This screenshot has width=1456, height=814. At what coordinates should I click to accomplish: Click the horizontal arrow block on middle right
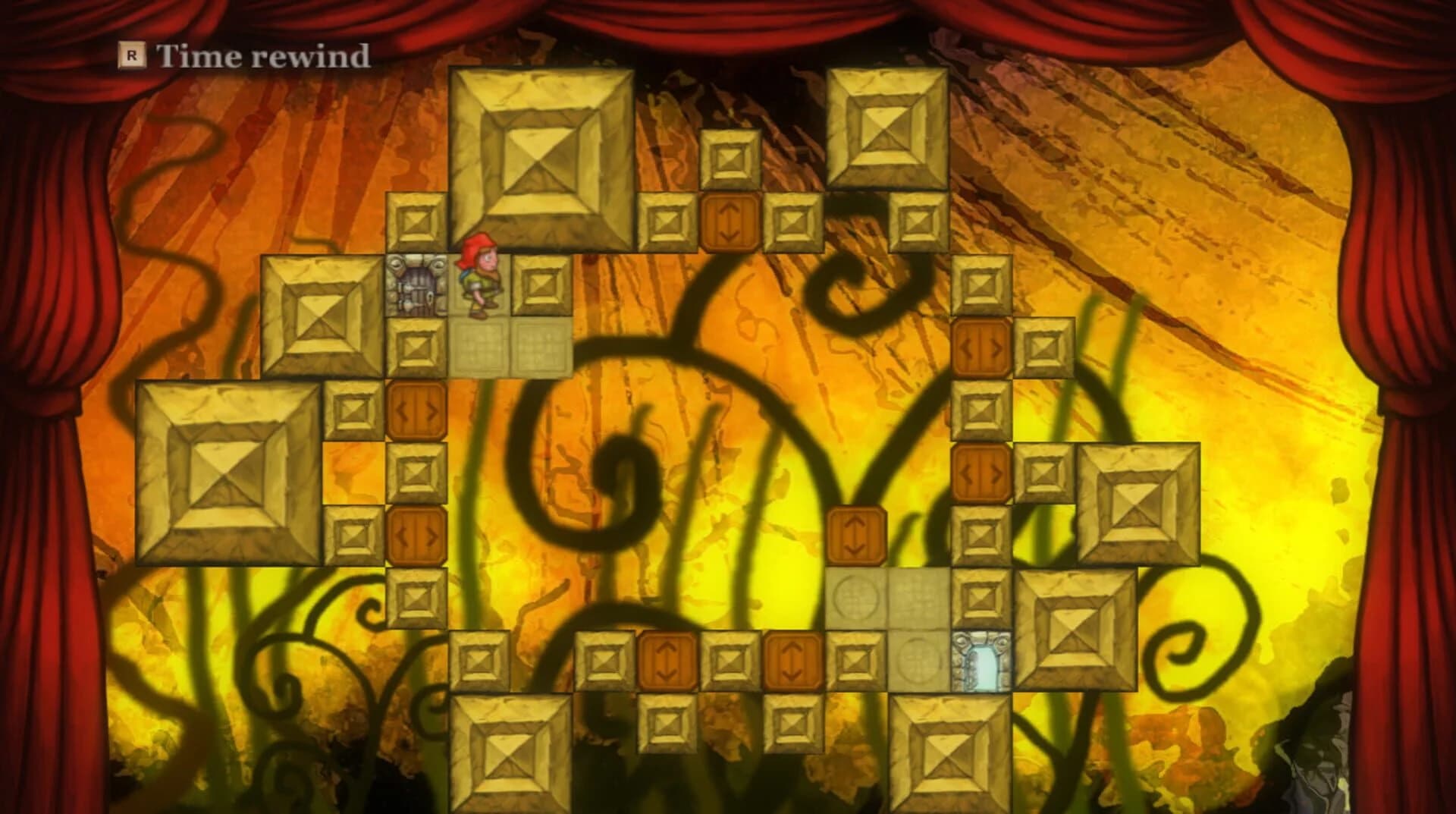coord(982,470)
